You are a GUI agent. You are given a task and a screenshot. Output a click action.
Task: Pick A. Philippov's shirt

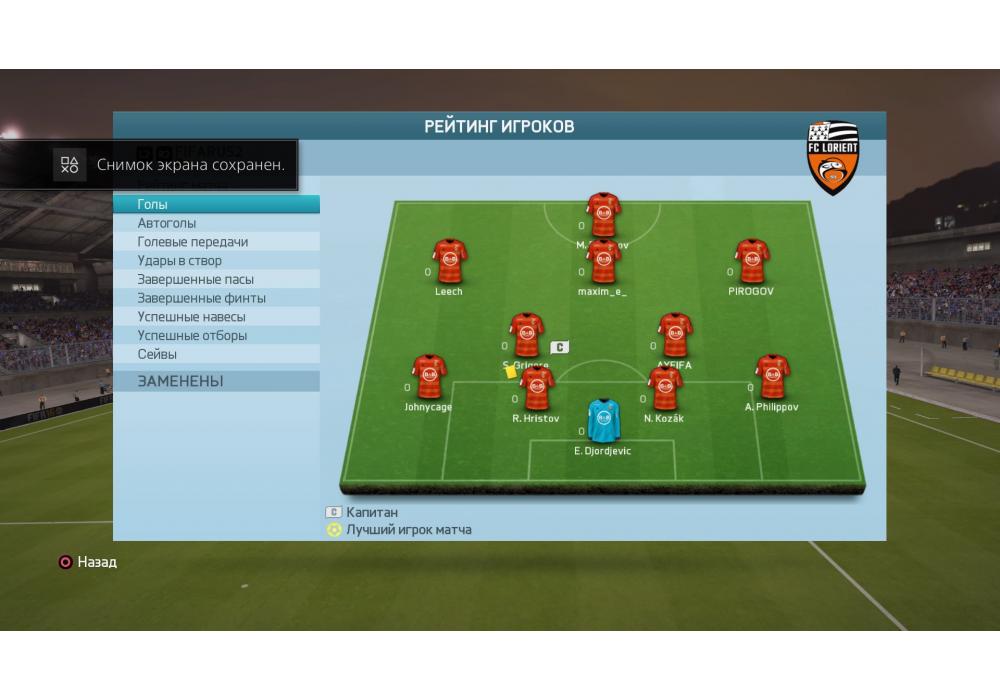click(x=771, y=377)
